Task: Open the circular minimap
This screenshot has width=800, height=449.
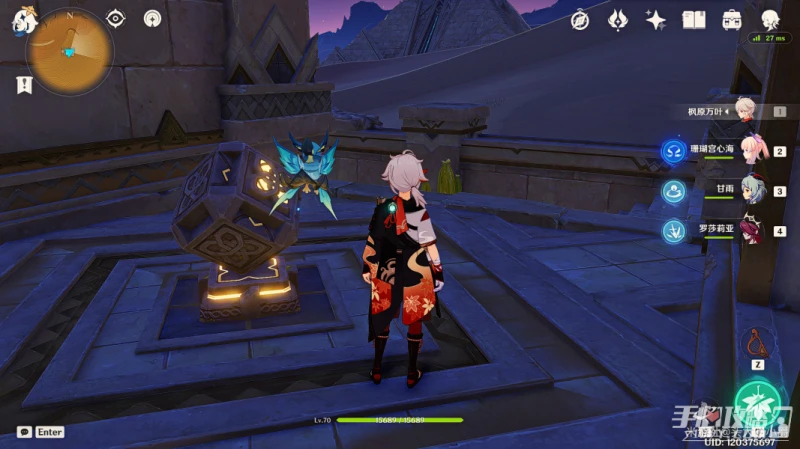Action: 70,52
